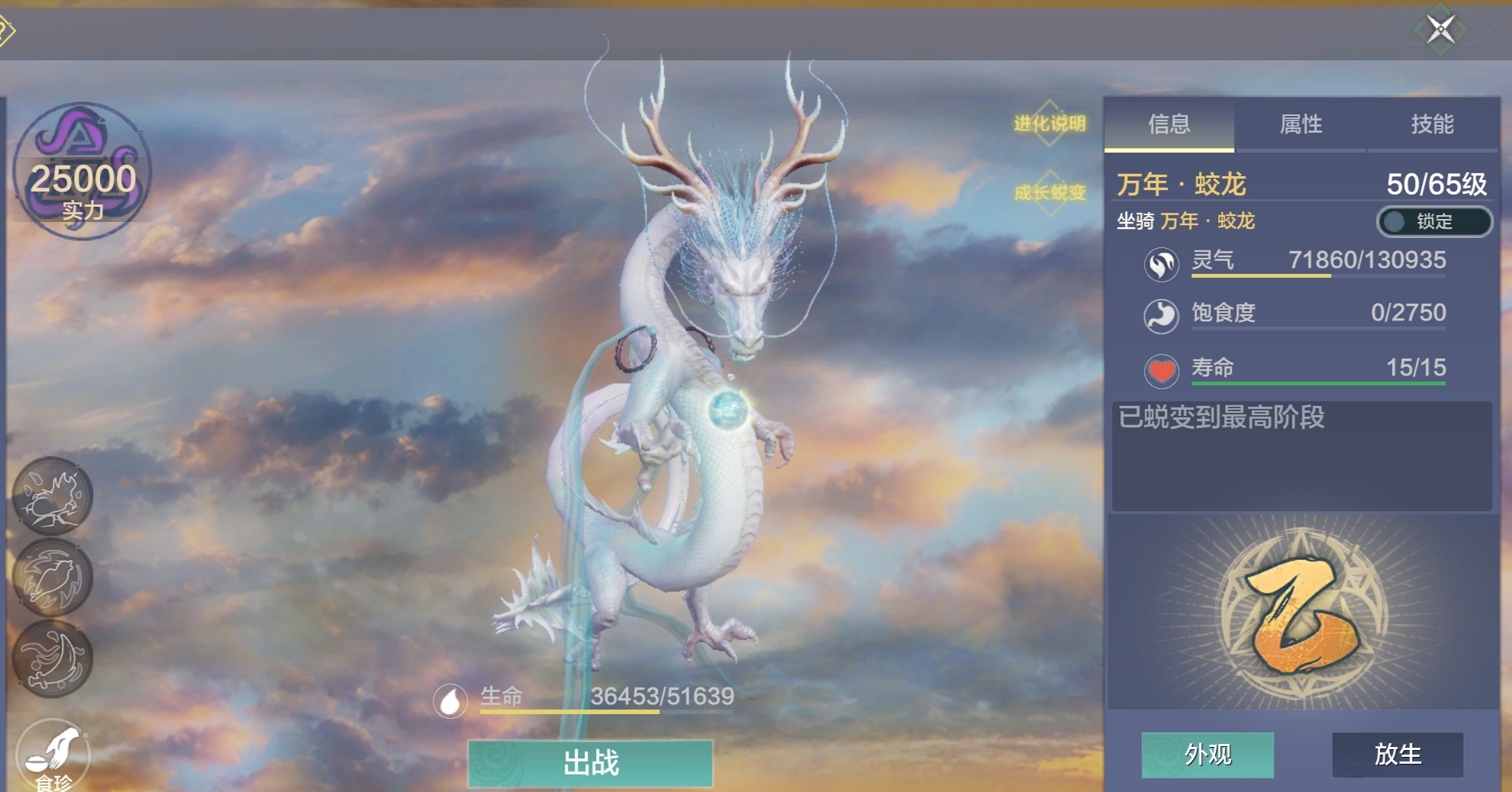
Task: Close the pet panel with the X
Action: 1440,30
